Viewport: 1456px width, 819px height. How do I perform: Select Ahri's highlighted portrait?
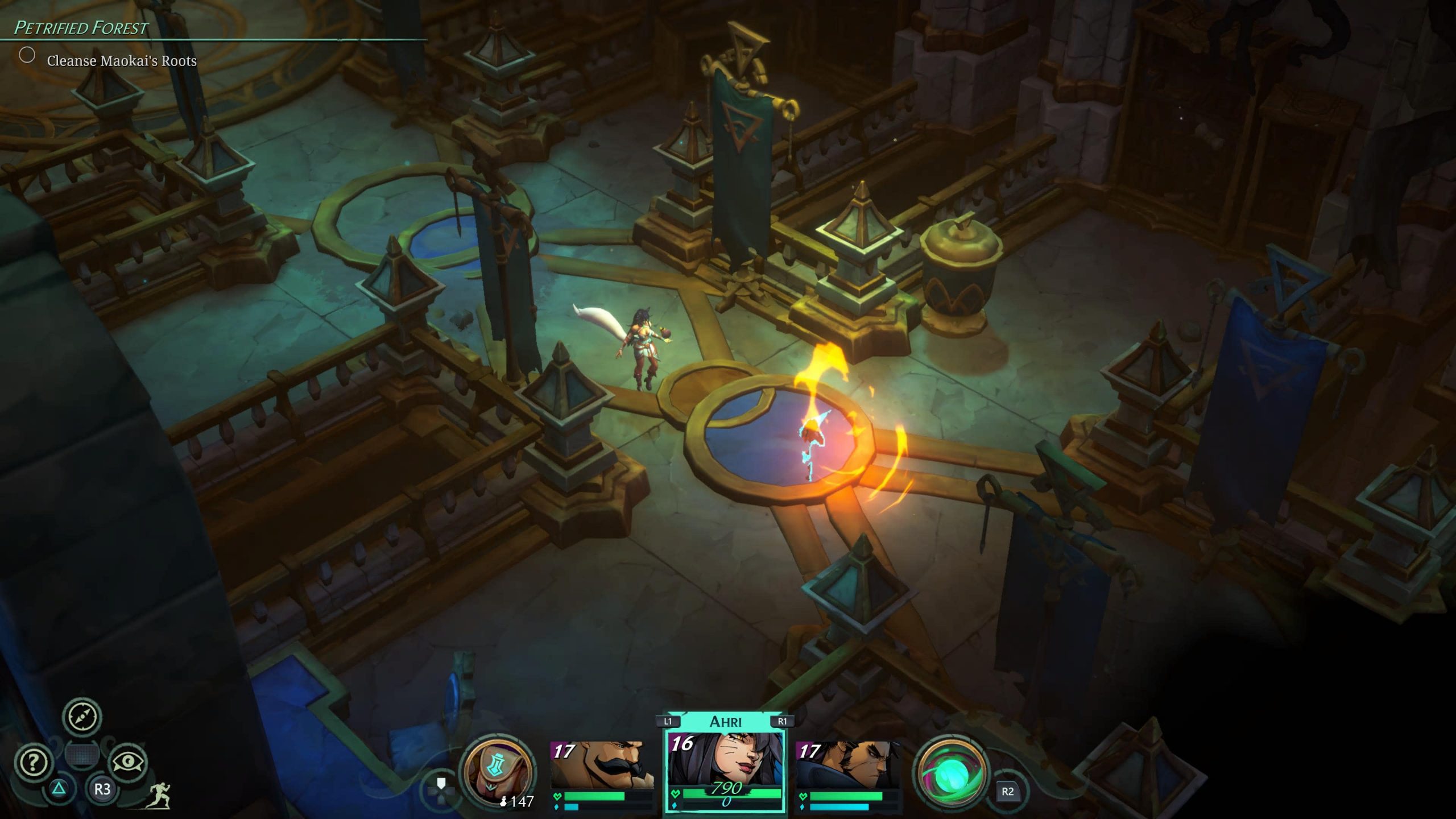click(x=725, y=765)
